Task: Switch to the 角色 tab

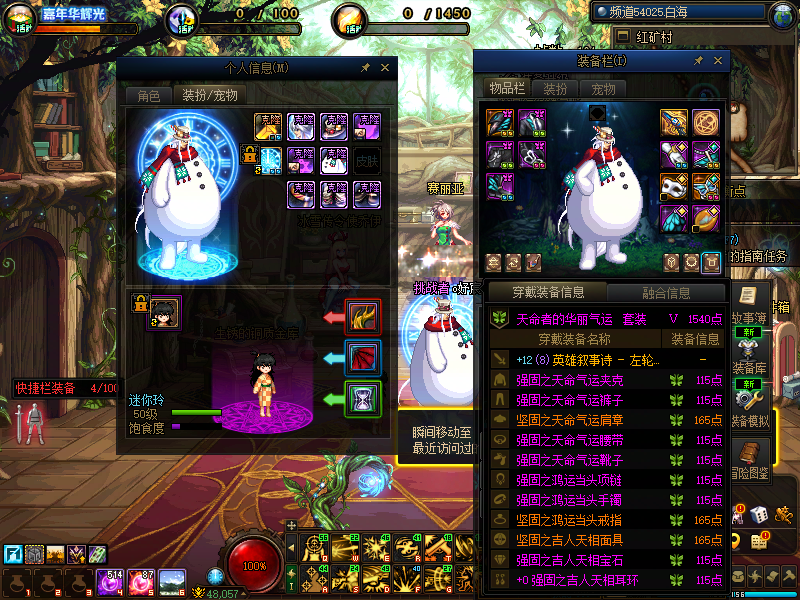Action: 148,96
